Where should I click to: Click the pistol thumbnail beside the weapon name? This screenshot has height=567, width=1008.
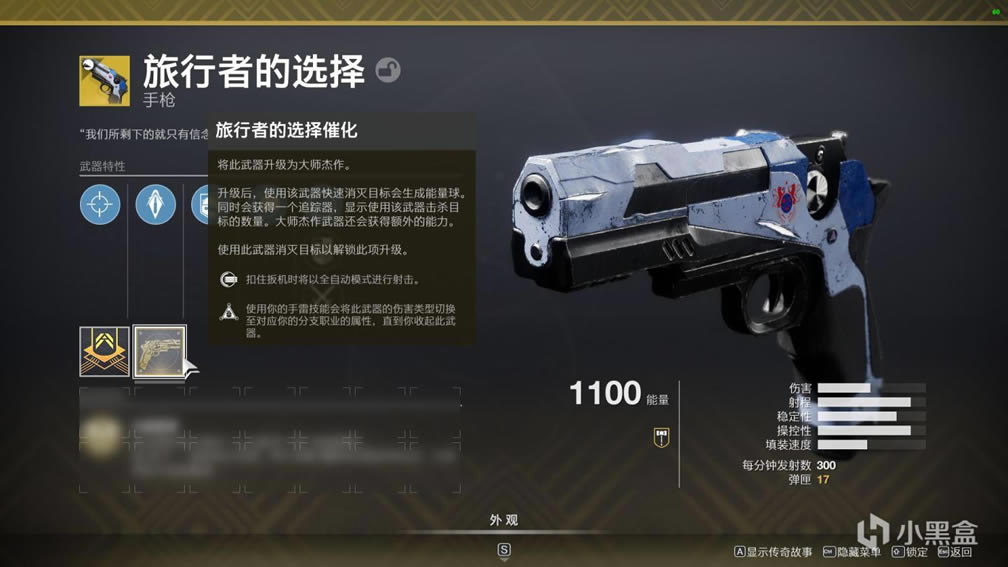tap(105, 81)
